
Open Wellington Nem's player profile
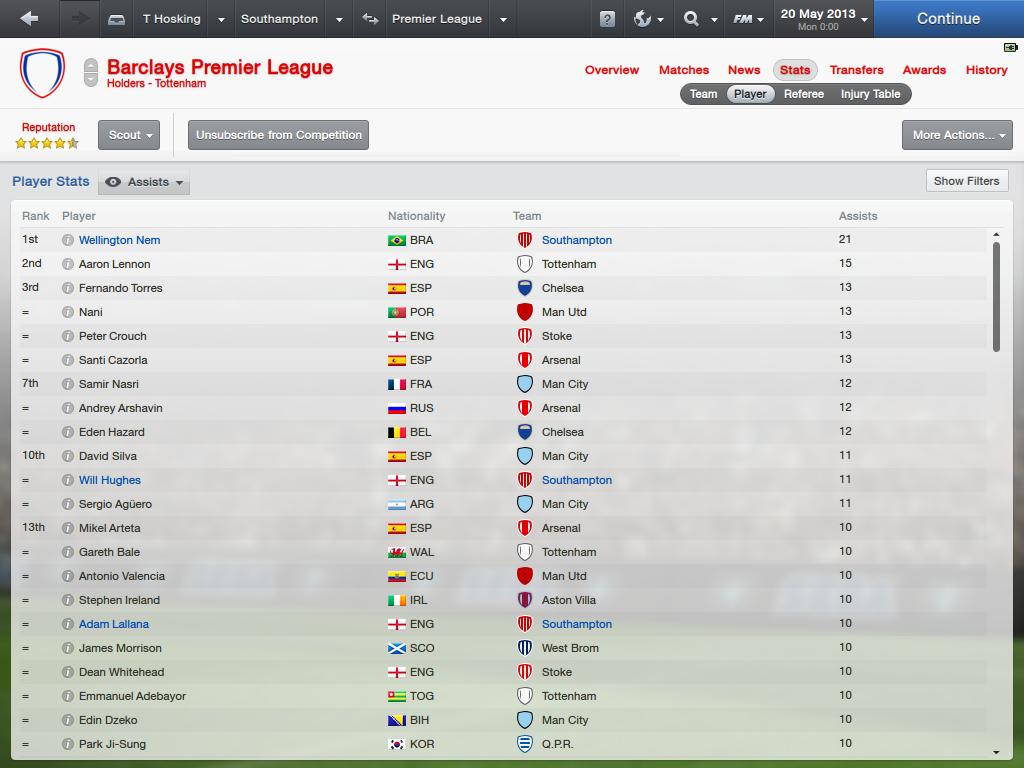tap(119, 240)
